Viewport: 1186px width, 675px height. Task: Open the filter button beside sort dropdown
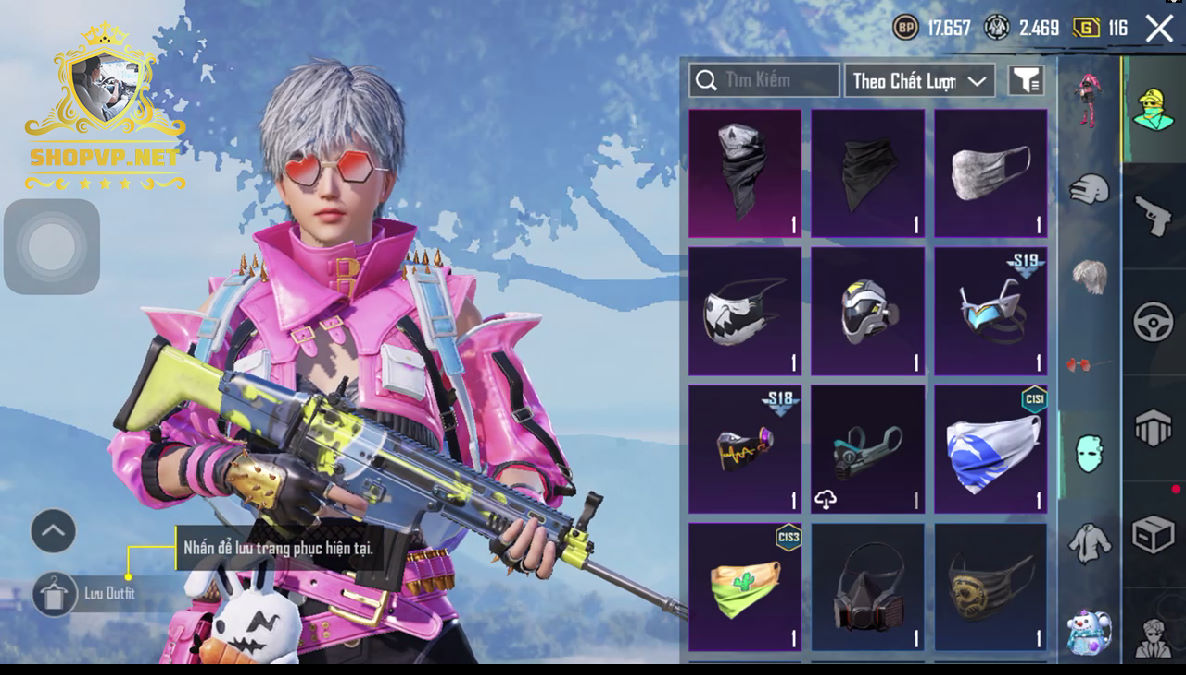click(1025, 81)
